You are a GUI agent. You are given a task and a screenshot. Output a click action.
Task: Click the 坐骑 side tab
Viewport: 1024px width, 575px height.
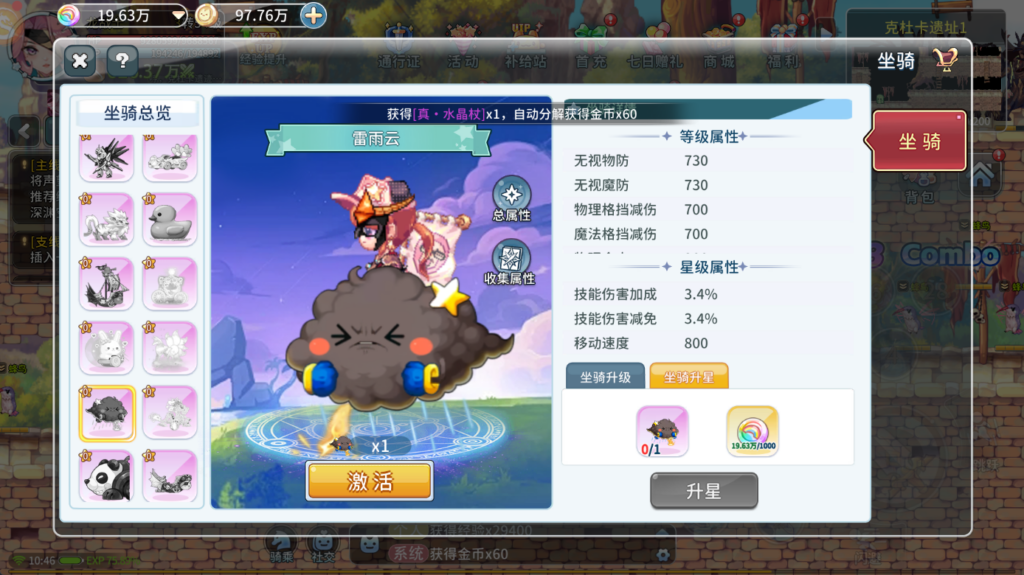919,141
